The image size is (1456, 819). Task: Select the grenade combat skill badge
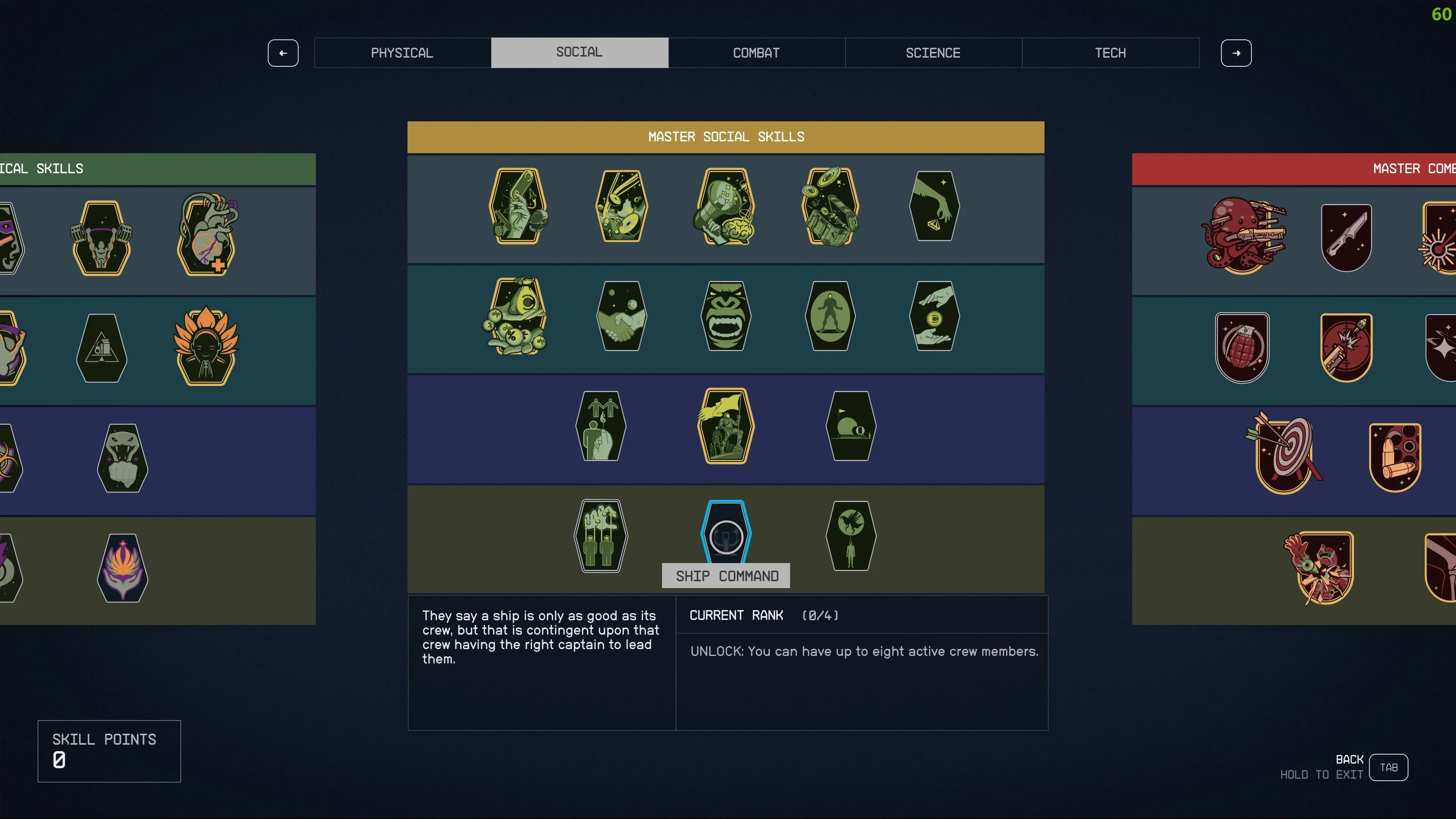pos(1242,348)
